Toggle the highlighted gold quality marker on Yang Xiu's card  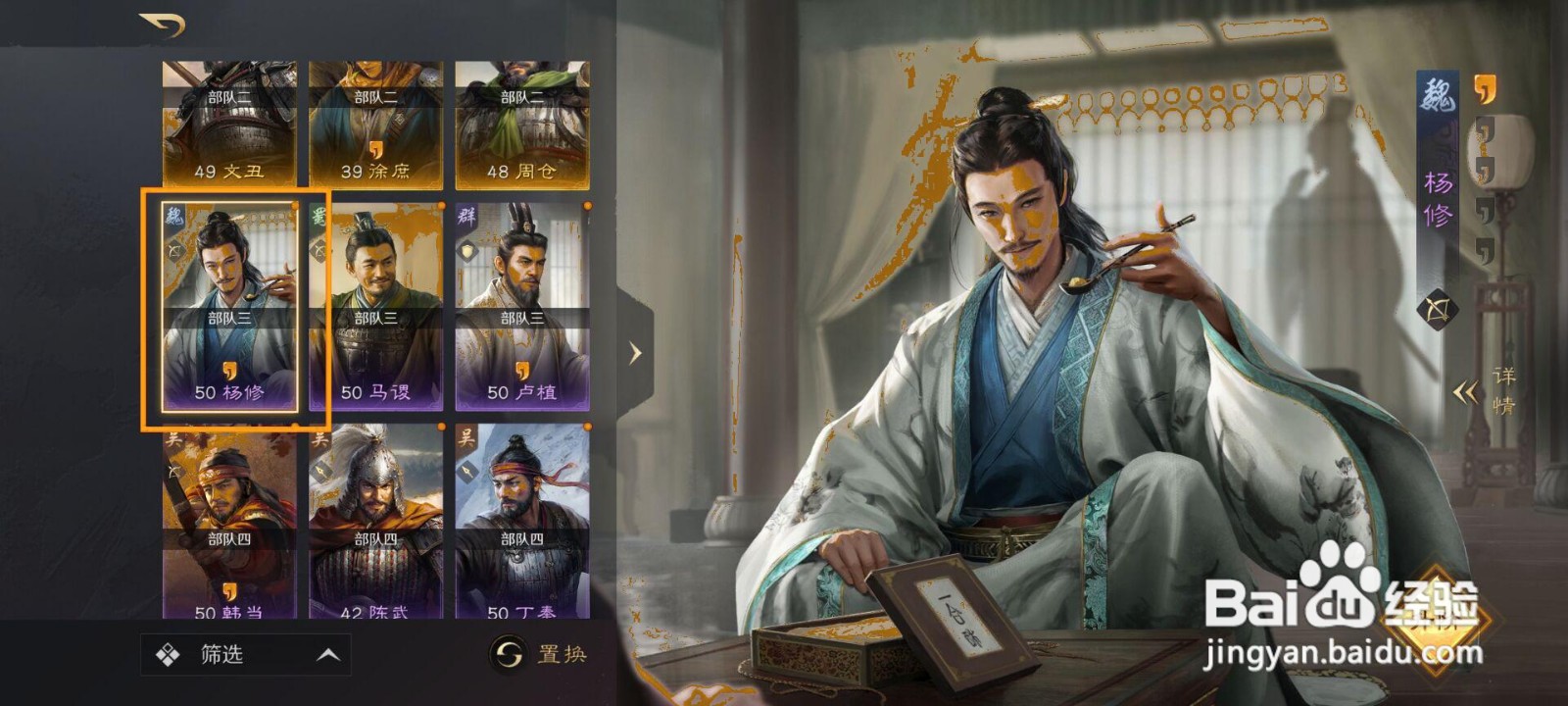(294, 204)
